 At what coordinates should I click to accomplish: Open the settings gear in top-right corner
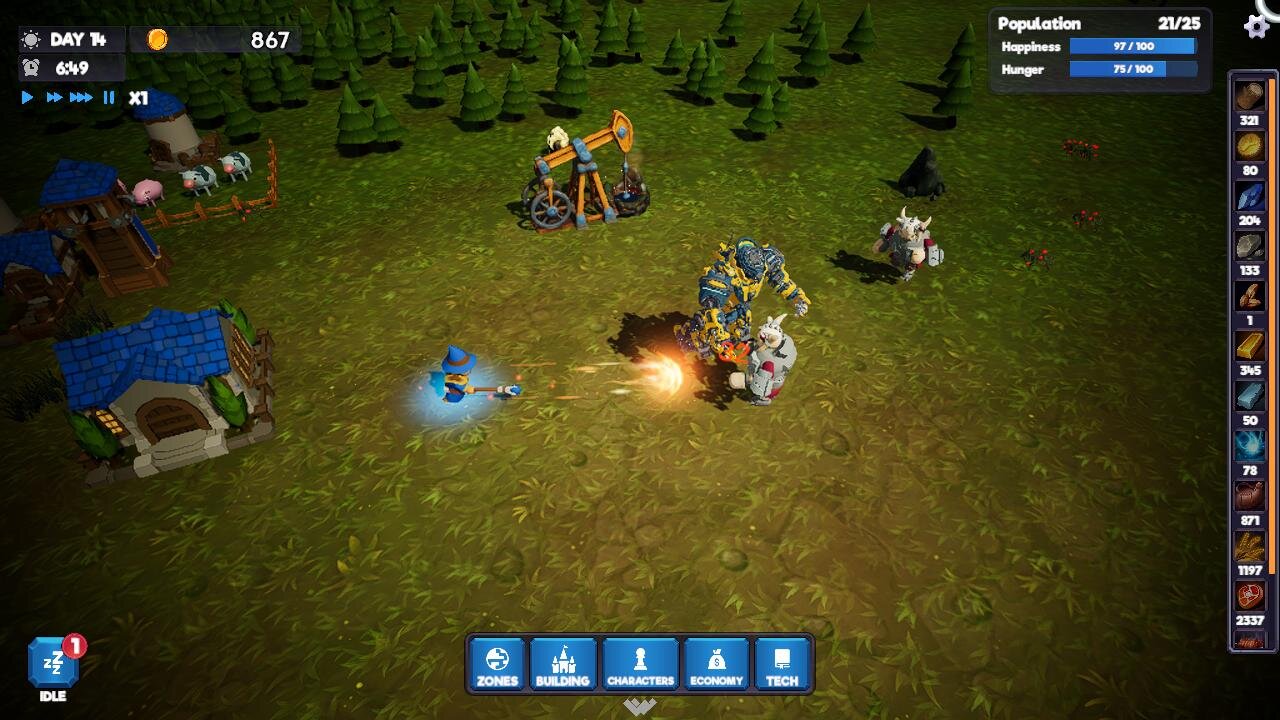(x=1257, y=26)
